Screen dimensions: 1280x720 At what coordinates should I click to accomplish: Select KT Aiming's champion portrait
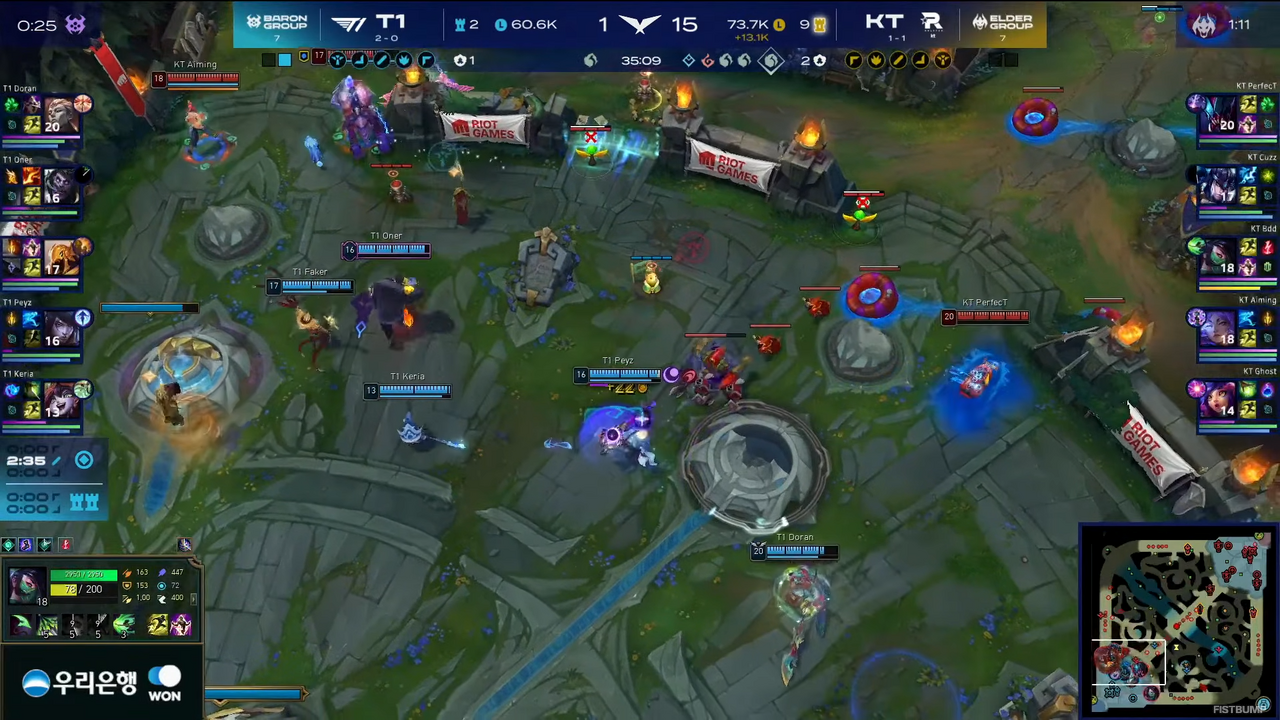1220,328
